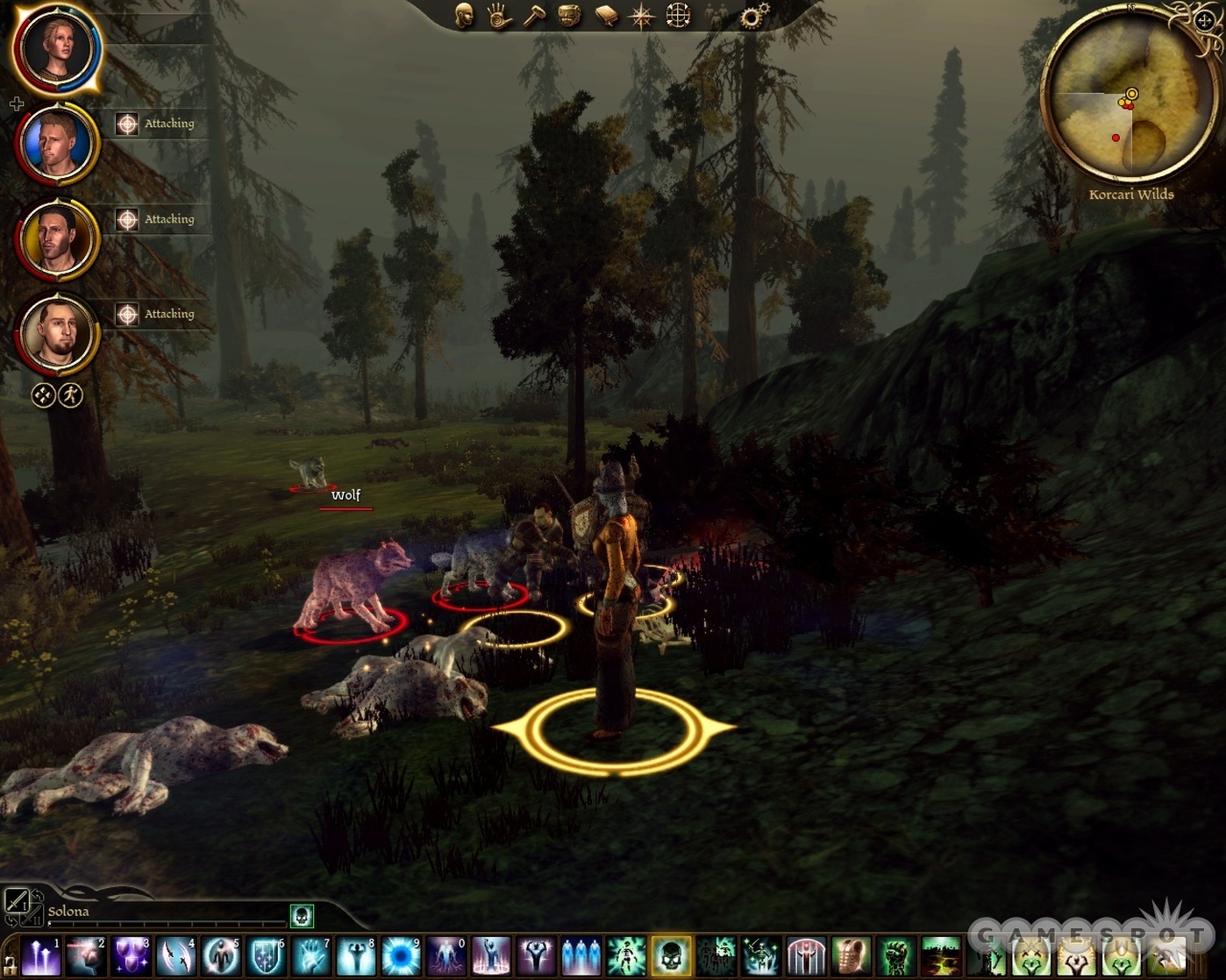The image size is (1226, 980).
Task: Open the inventory backpack icon
Action: pyautogui.click(x=570, y=15)
